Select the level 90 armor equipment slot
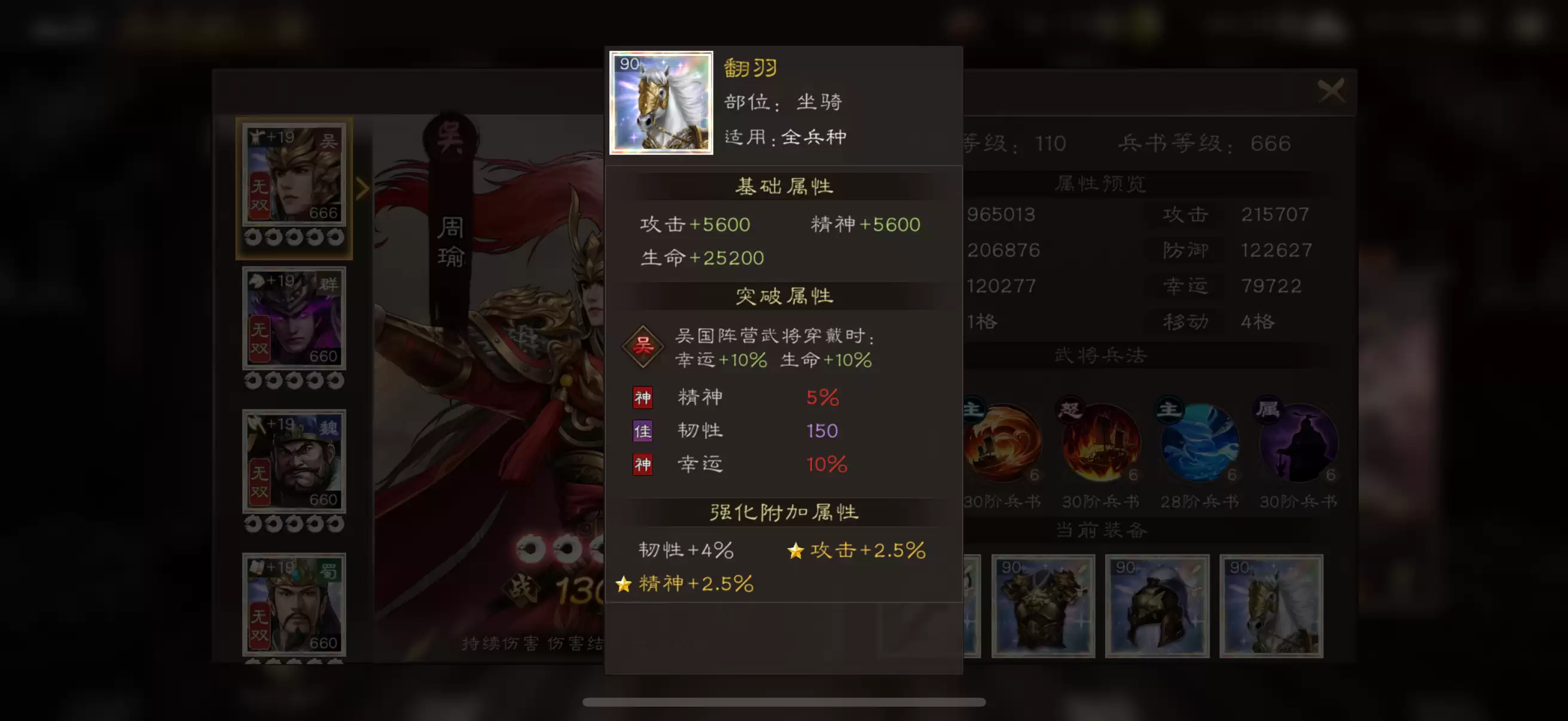This screenshot has height=721, width=1568. pos(1044,606)
